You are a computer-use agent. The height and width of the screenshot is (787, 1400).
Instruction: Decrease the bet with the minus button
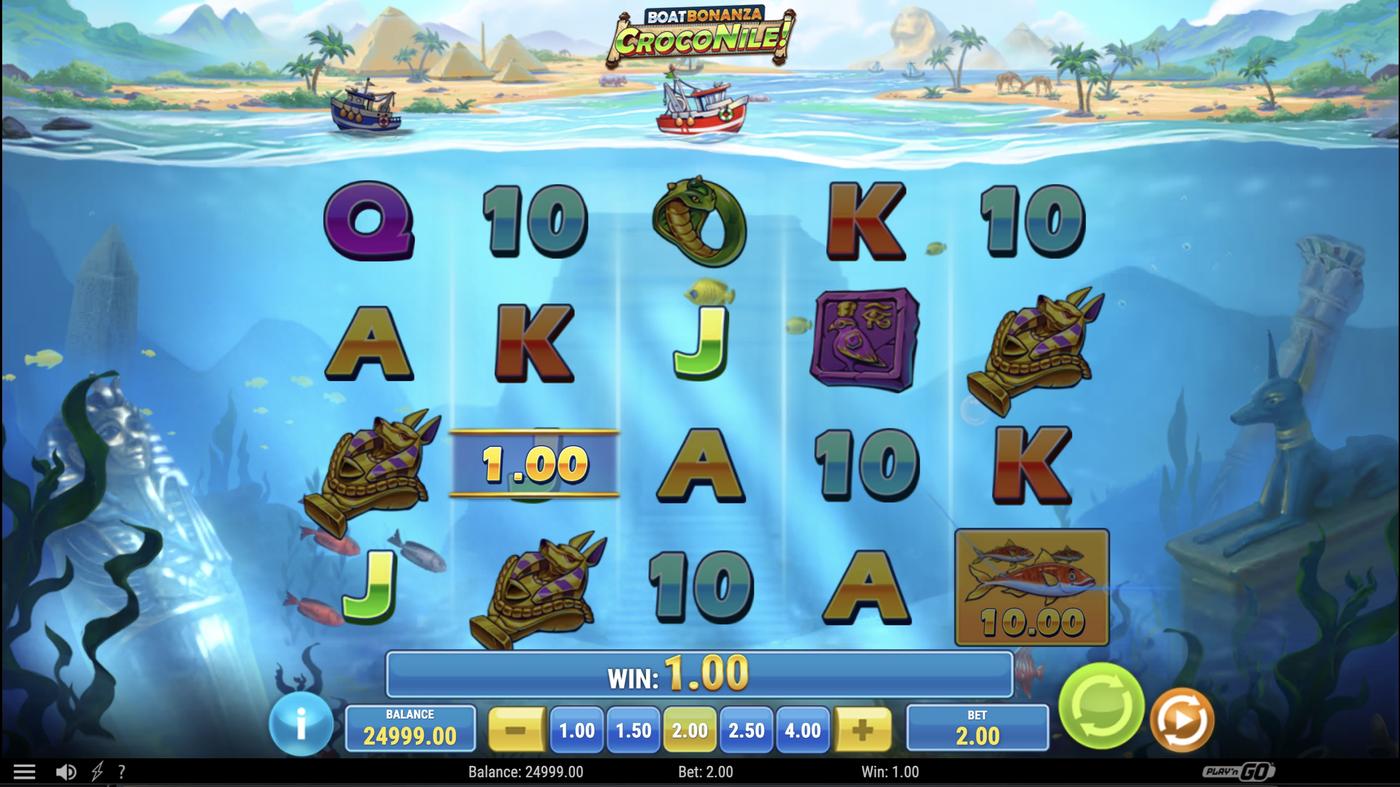pos(517,730)
